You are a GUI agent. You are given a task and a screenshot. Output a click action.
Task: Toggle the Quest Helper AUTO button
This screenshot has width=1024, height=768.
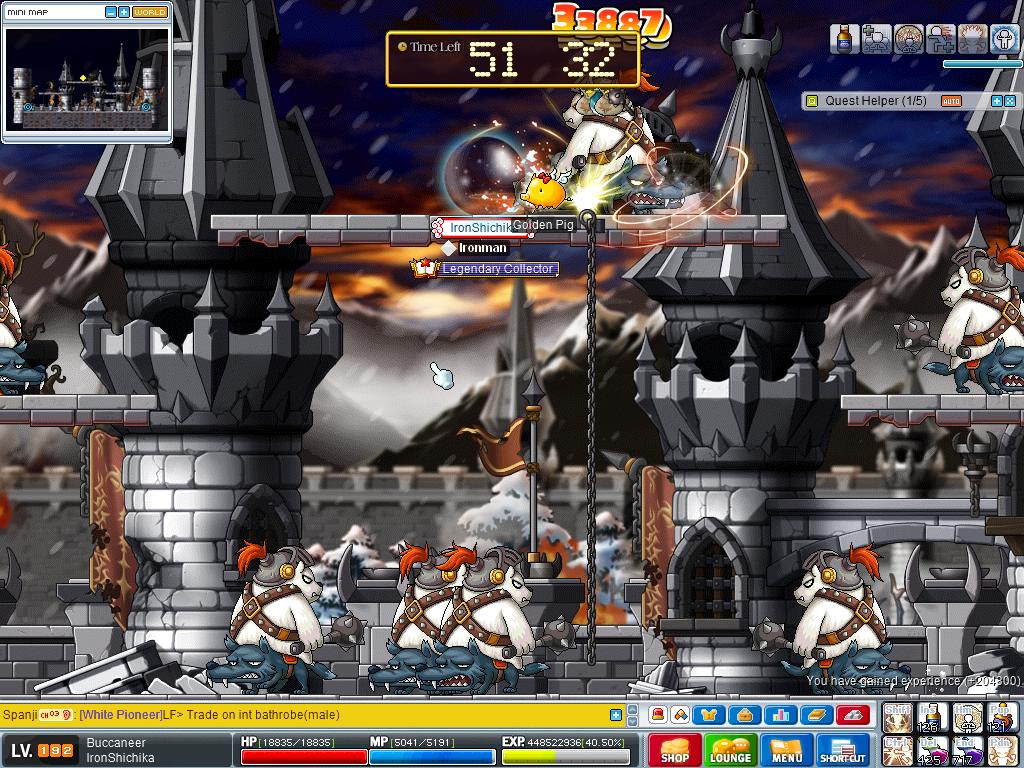tap(951, 101)
